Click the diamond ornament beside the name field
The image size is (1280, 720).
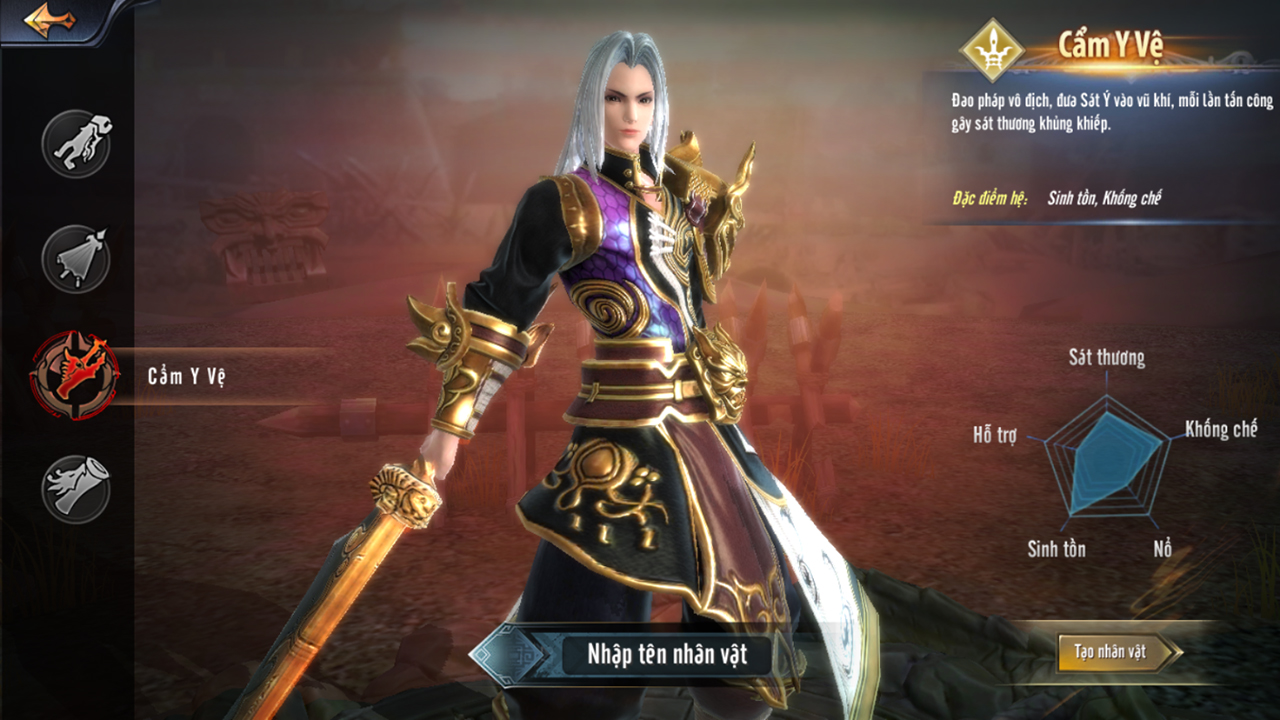coord(510,656)
